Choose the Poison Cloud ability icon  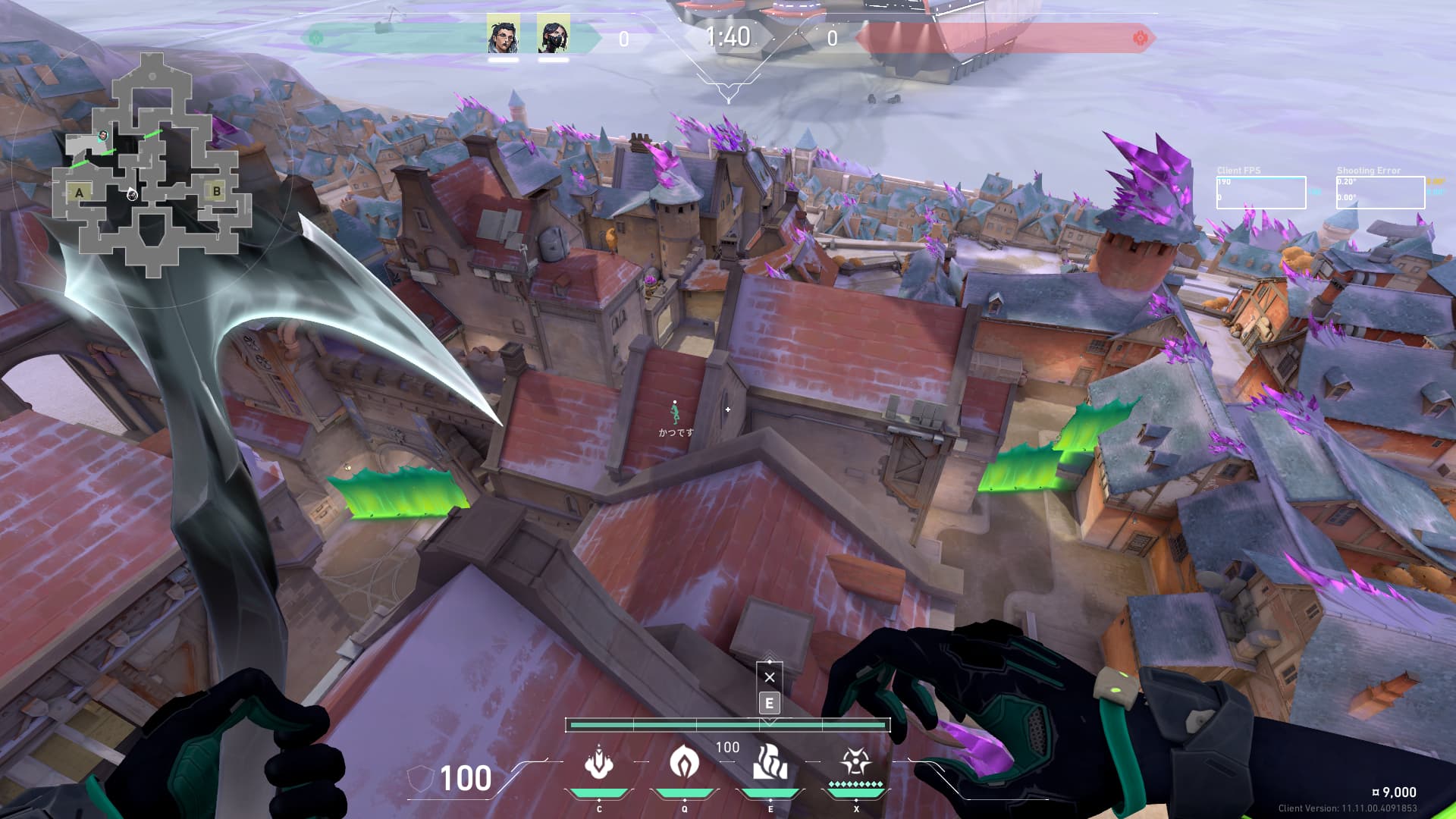point(684,762)
